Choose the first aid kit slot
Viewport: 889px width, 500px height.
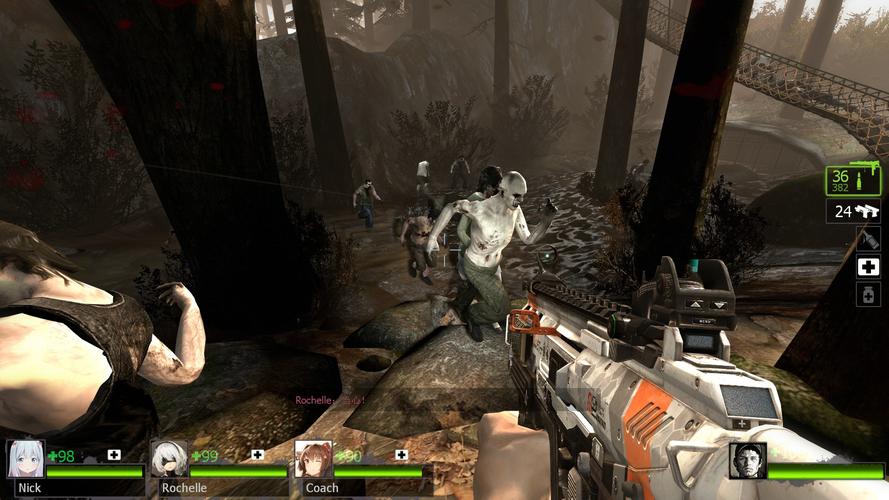(x=868, y=267)
